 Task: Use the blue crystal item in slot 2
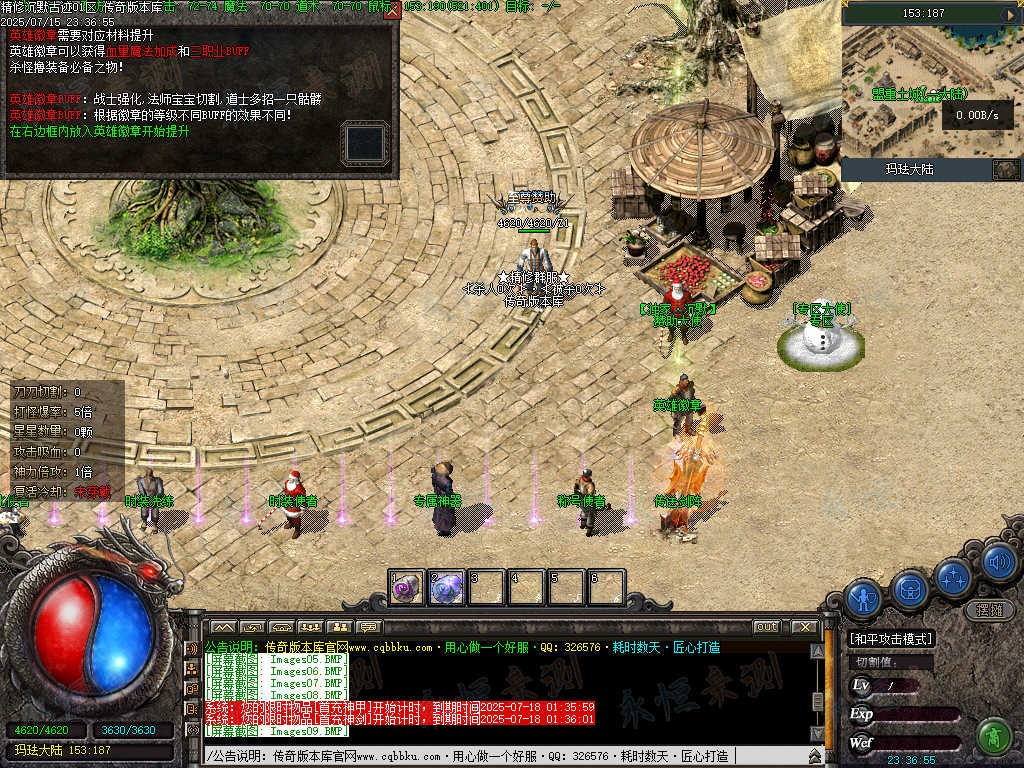click(x=446, y=588)
